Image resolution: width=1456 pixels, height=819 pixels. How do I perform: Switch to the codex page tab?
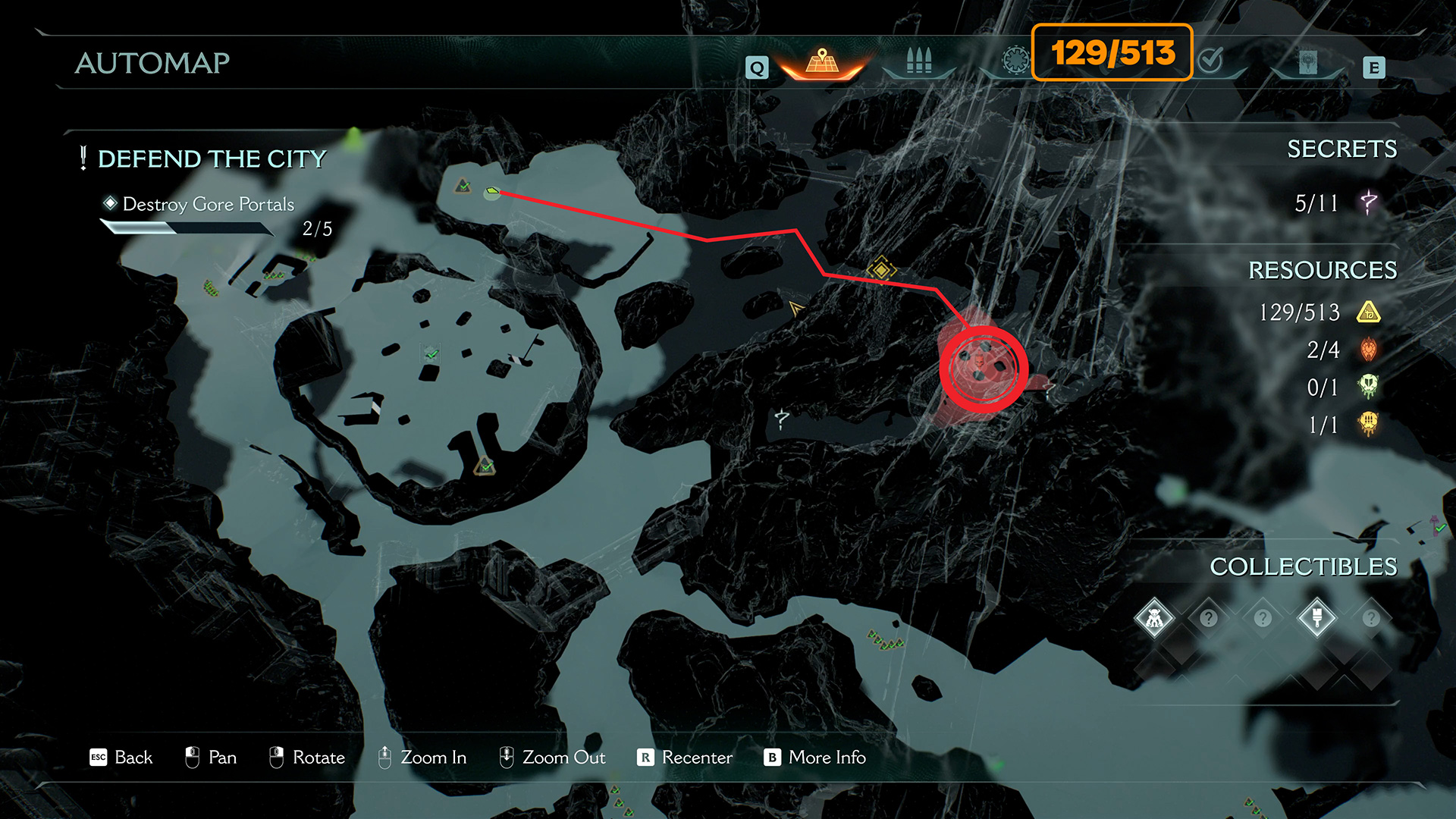pyautogui.click(x=1307, y=62)
